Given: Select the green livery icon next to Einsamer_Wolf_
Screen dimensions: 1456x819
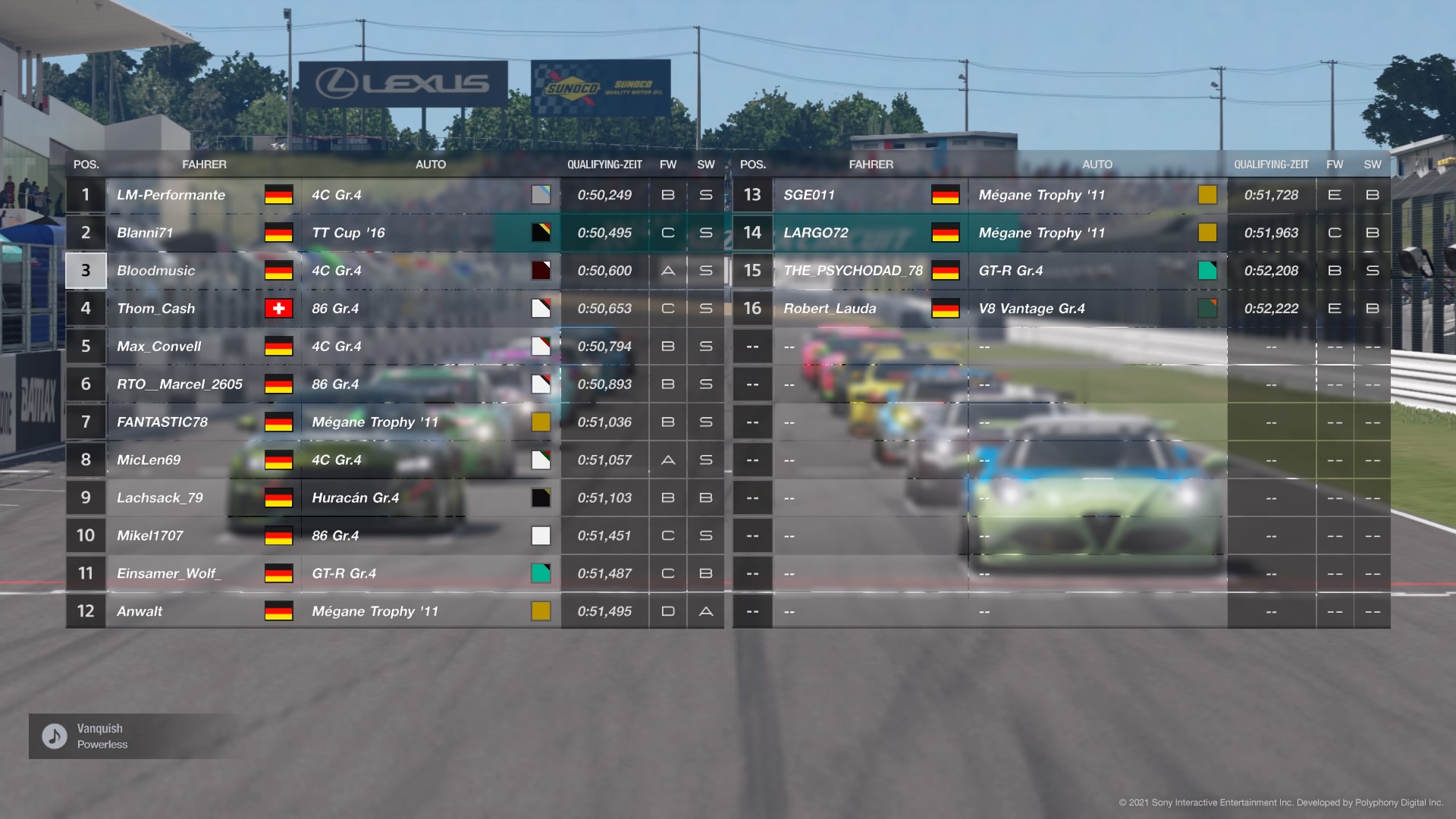Looking at the screenshot, I should click(541, 573).
